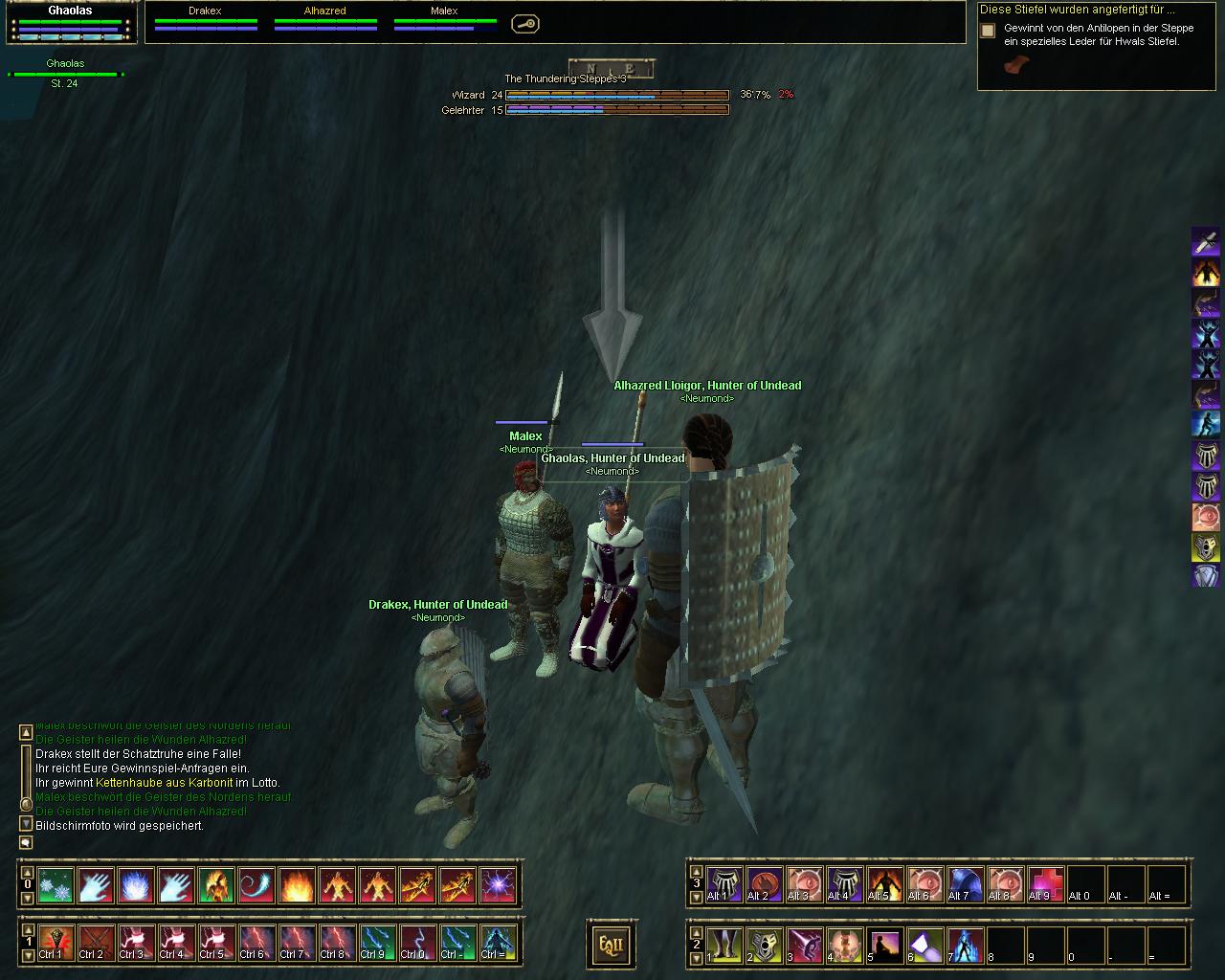Activate the Ctrl 1 hotkey ability
Screen dimensions: 1225x980
(56, 943)
